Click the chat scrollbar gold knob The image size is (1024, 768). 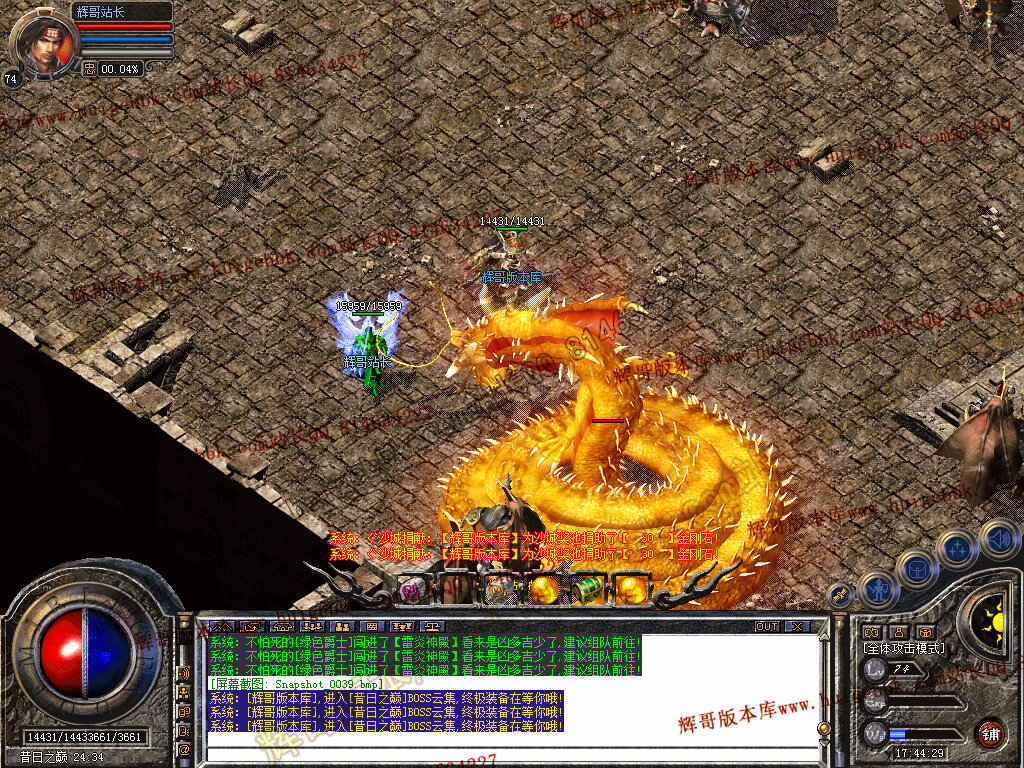point(823,728)
